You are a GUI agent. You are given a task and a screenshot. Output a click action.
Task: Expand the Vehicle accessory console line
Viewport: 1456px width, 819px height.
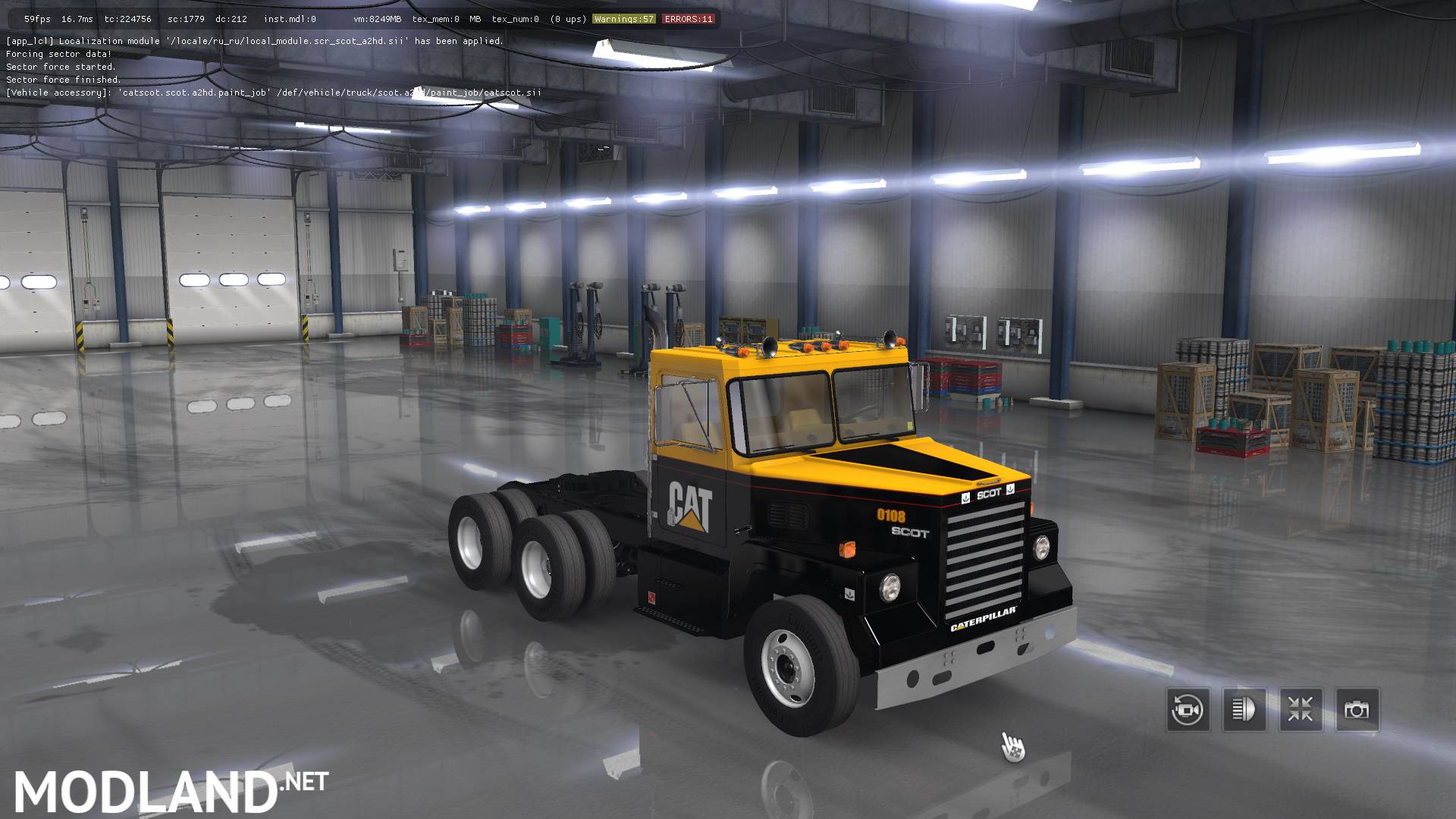coord(273,92)
